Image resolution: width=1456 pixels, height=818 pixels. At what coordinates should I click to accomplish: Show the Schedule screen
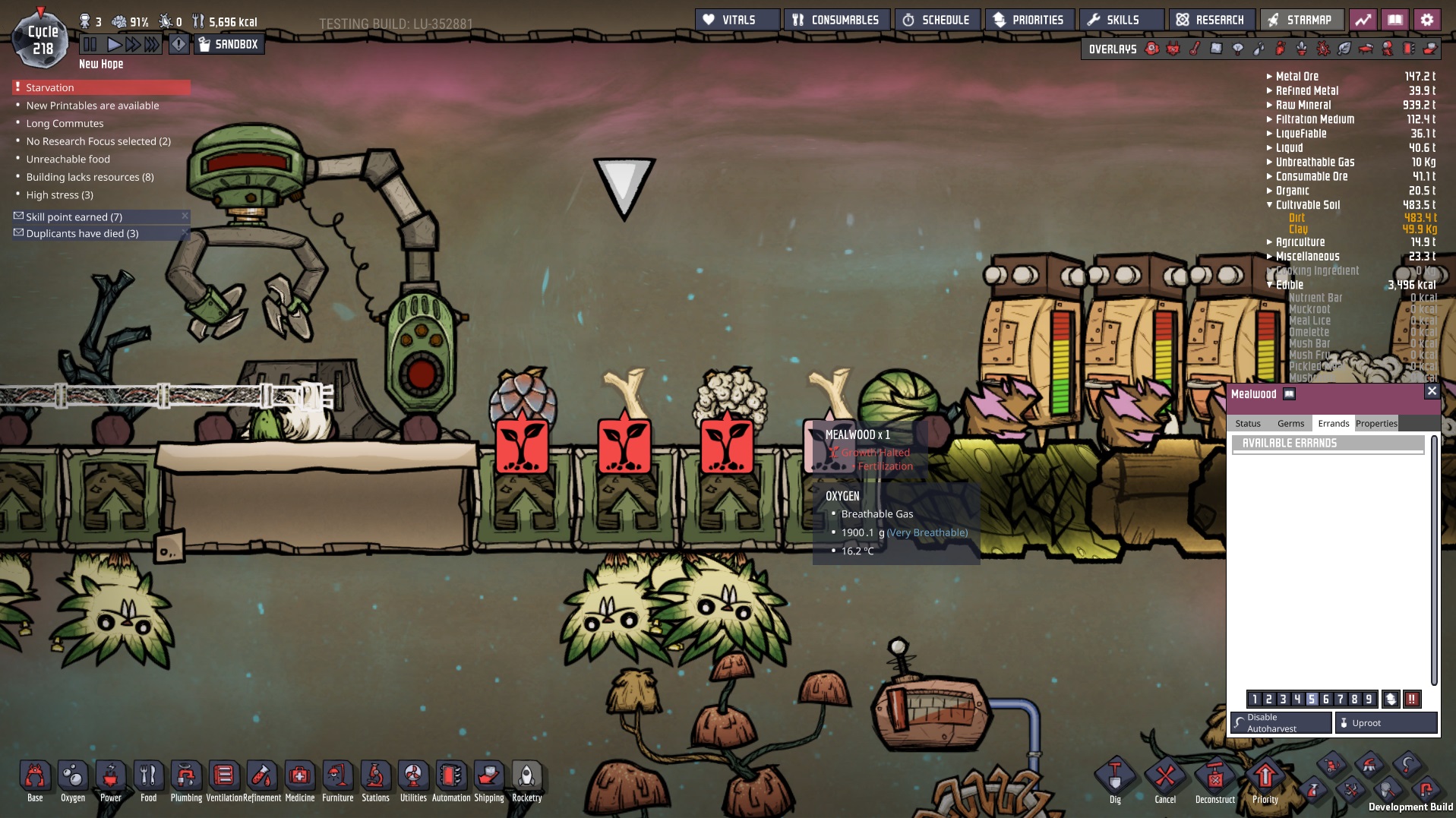[936, 20]
